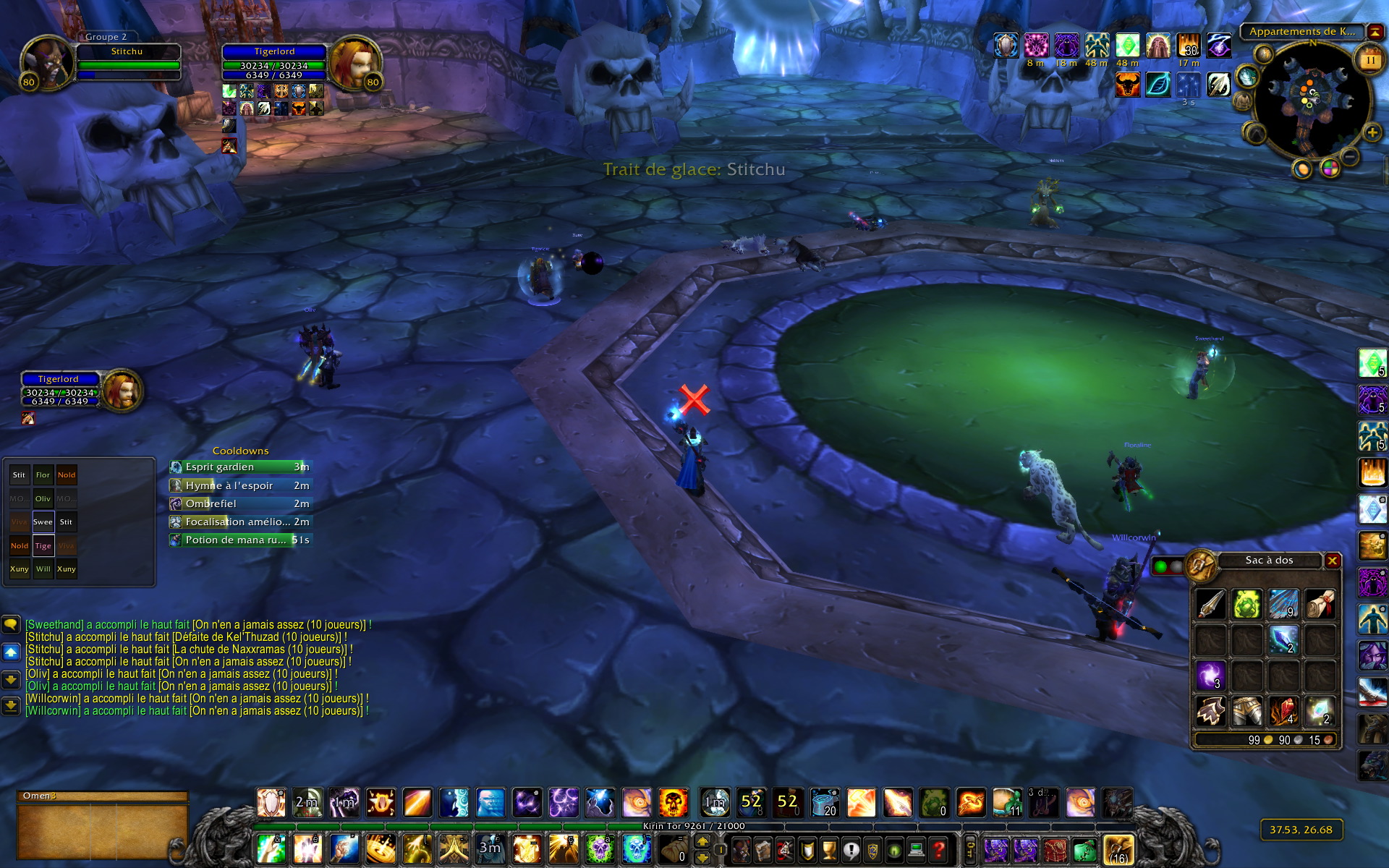Pick the green glowing gem in the bag
Image resolution: width=1389 pixels, height=868 pixels.
click(x=1246, y=605)
